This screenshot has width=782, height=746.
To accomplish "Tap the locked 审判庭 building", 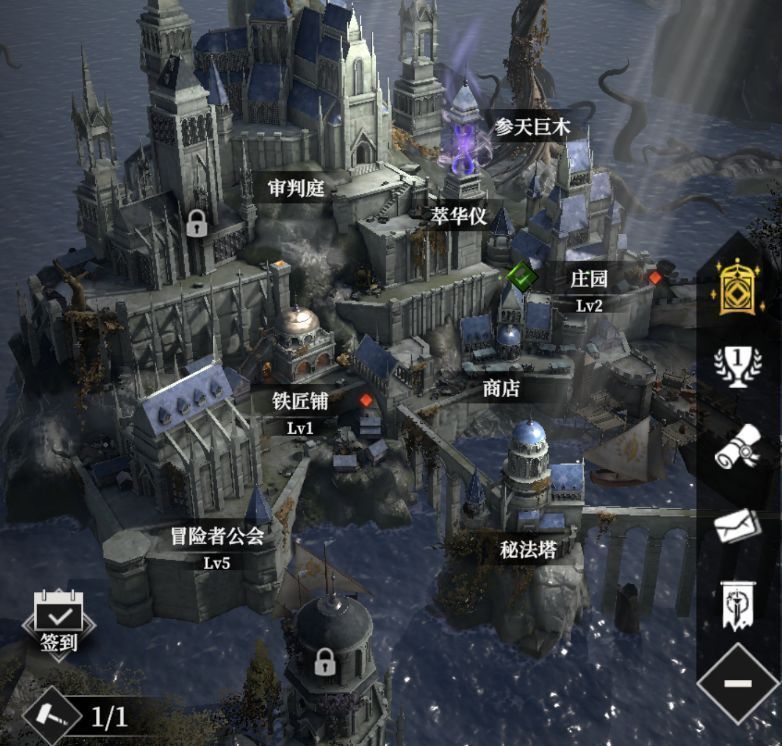I will pos(297,186).
